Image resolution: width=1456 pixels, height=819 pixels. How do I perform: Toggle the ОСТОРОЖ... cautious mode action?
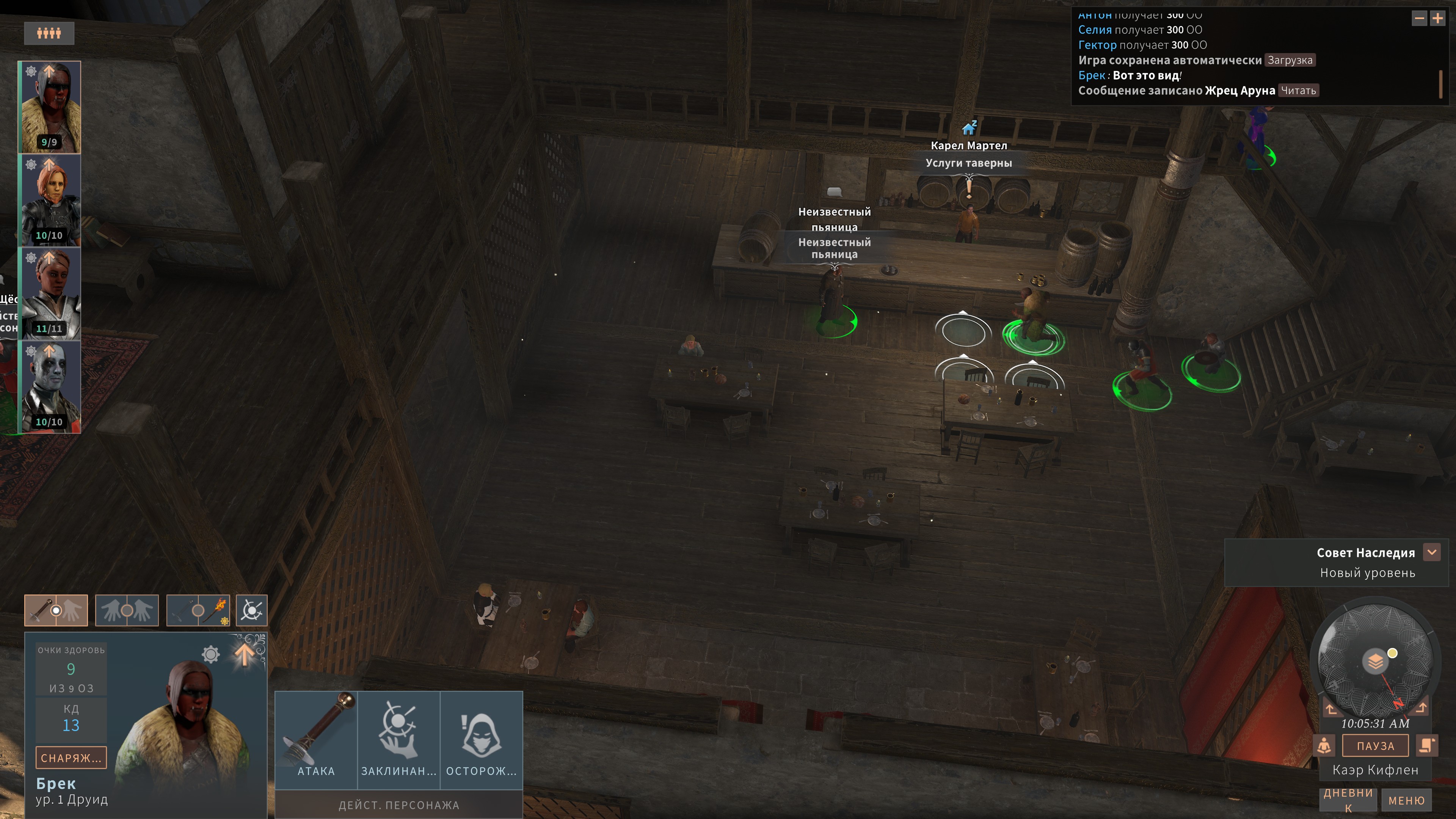pyautogui.click(x=481, y=739)
